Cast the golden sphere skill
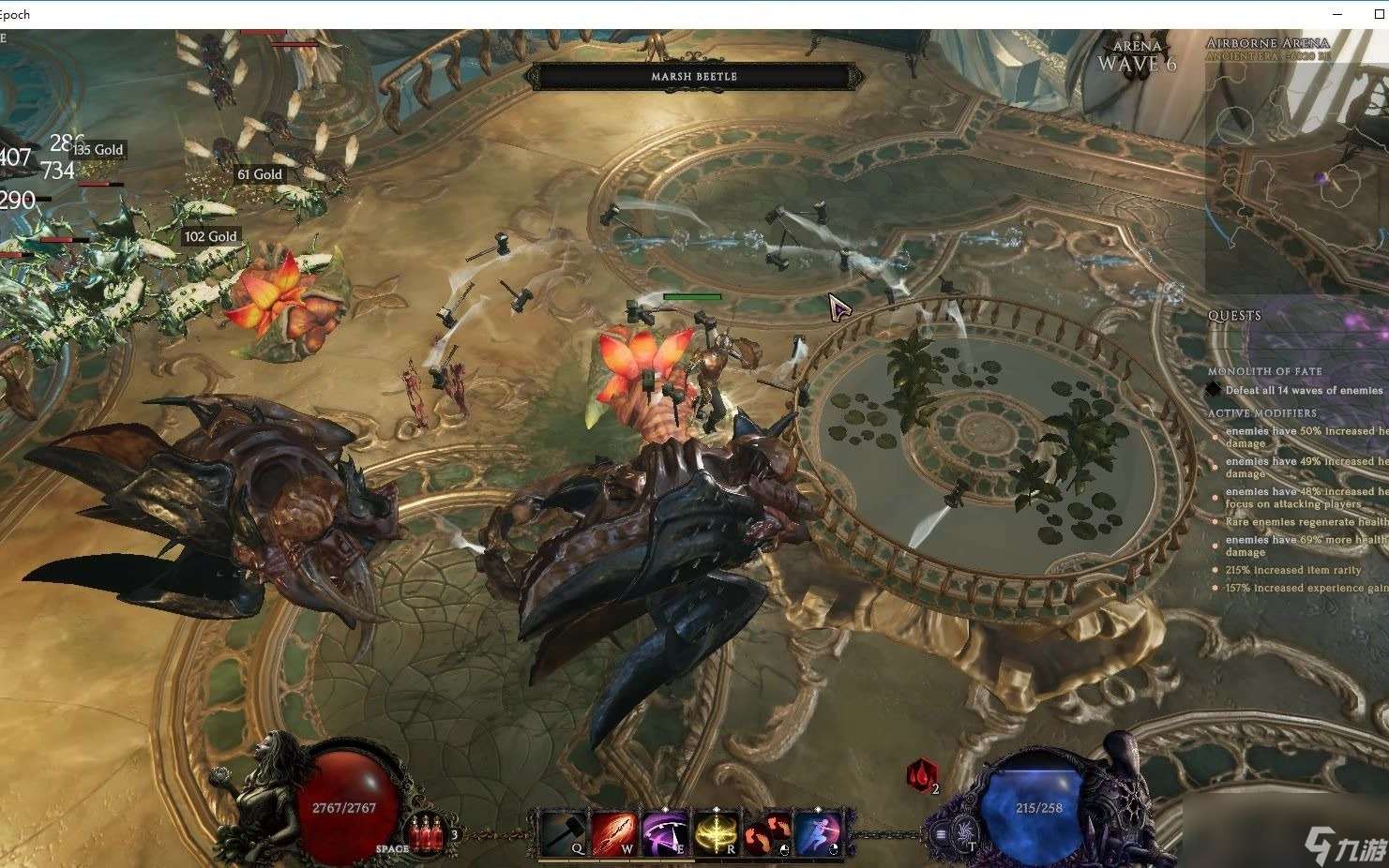This screenshot has width=1389, height=868. coord(717,832)
